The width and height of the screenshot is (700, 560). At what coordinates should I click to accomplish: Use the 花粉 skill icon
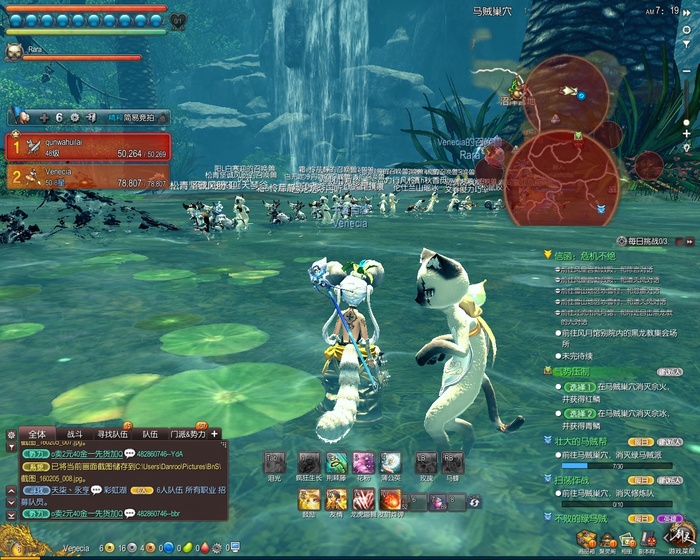[x=363, y=463]
